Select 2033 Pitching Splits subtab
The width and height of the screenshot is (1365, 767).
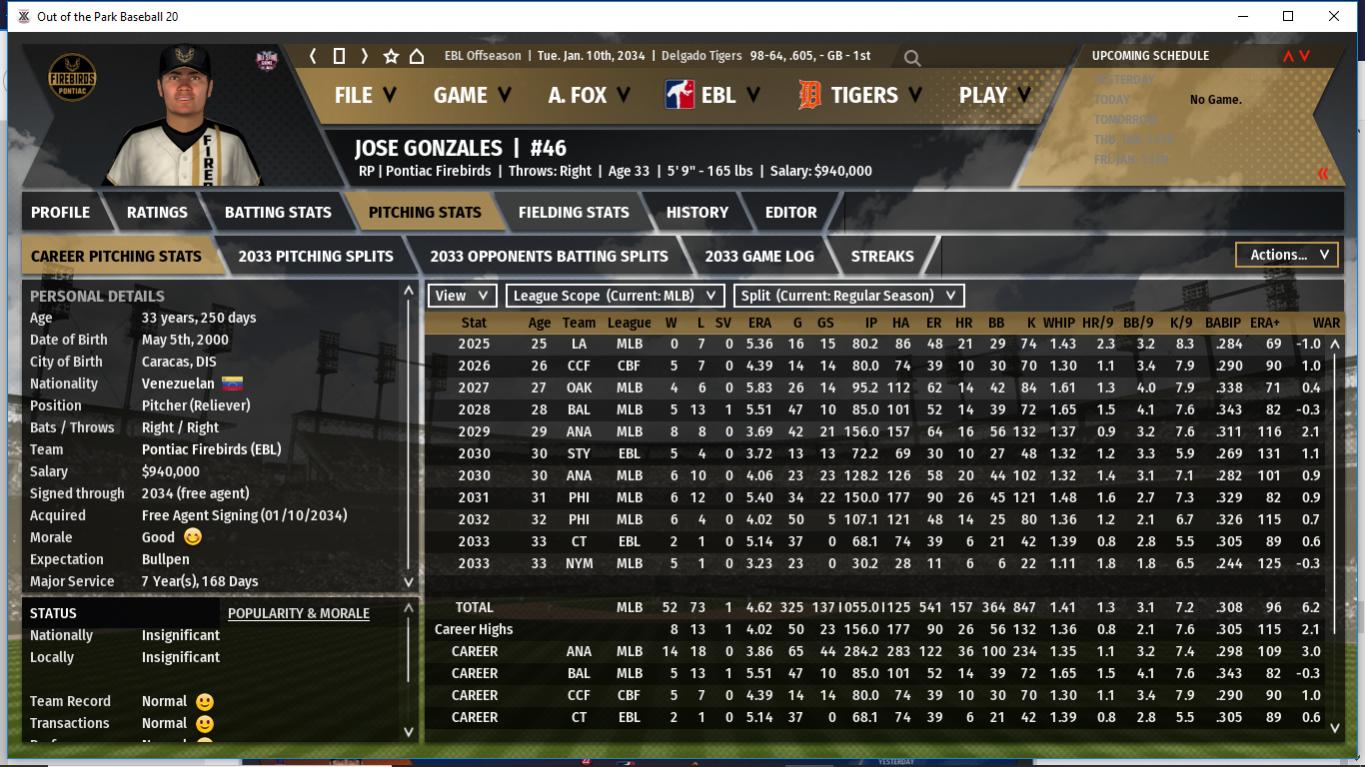click(316, 256)
